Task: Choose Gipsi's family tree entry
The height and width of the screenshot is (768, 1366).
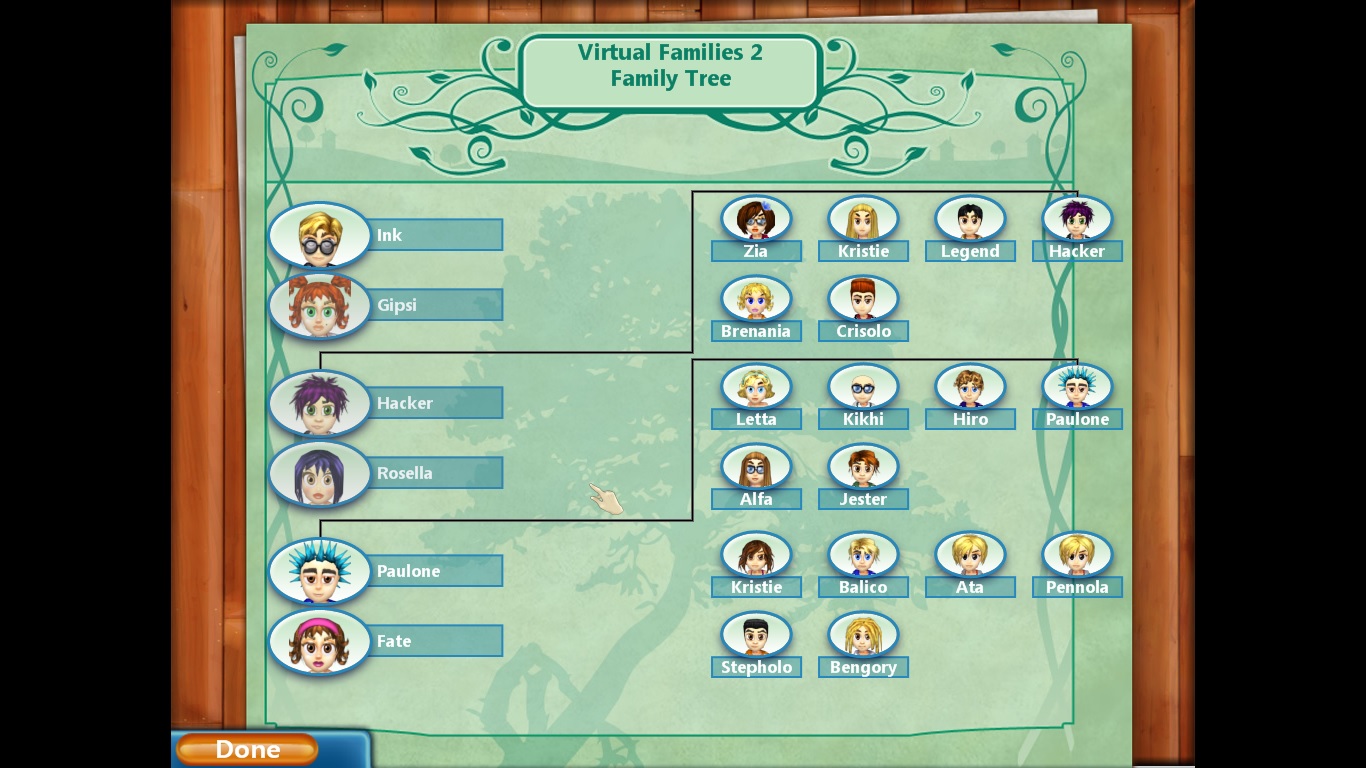Action: point(320,305)
